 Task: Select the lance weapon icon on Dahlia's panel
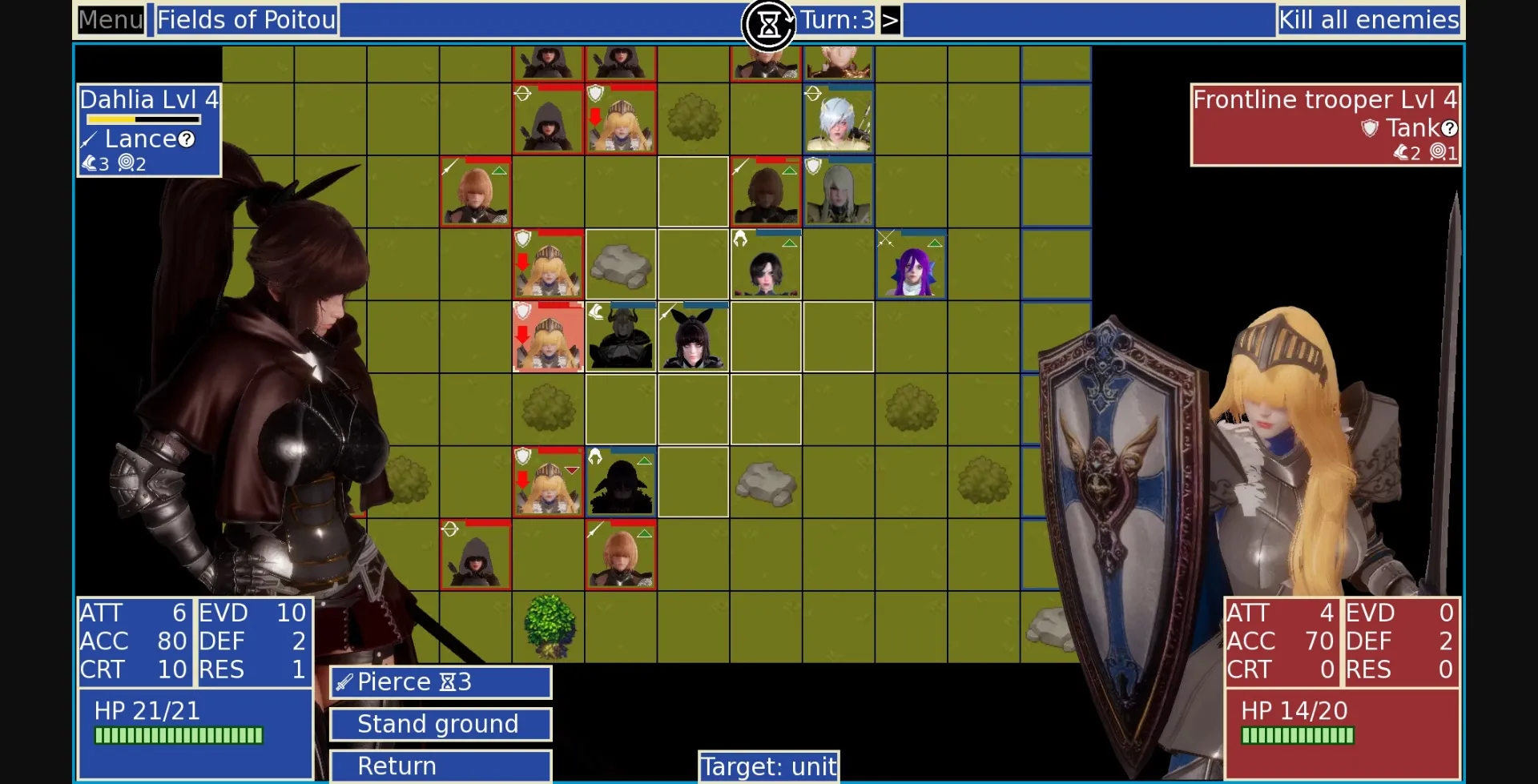click(x=89, y=138)
